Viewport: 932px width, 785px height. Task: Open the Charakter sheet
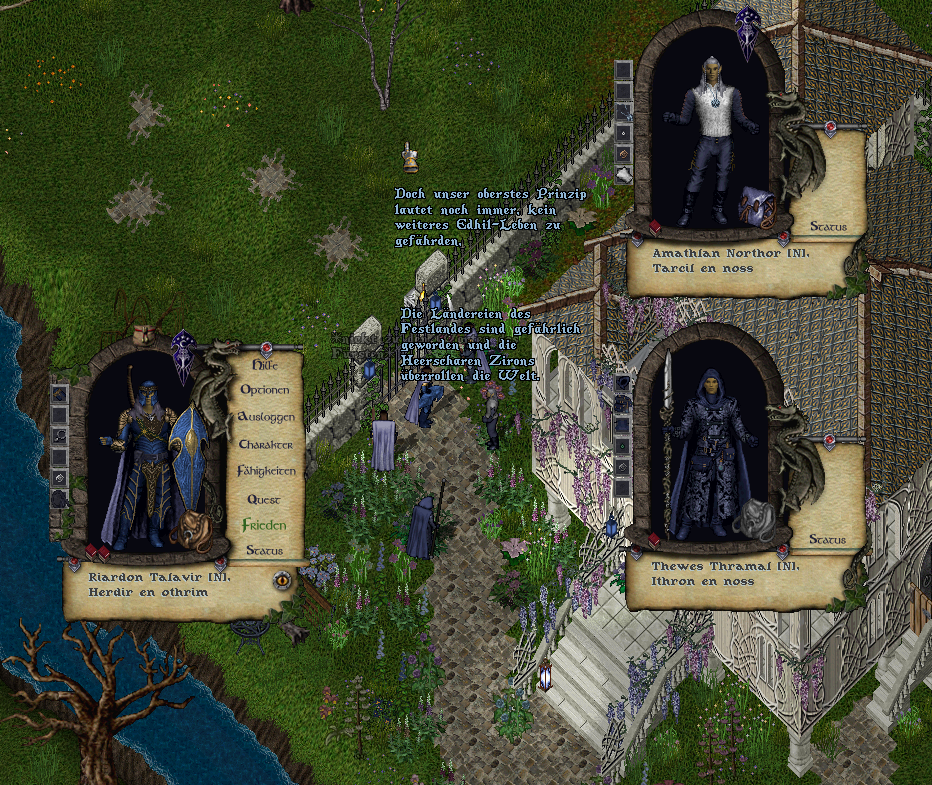click(265, 443)
